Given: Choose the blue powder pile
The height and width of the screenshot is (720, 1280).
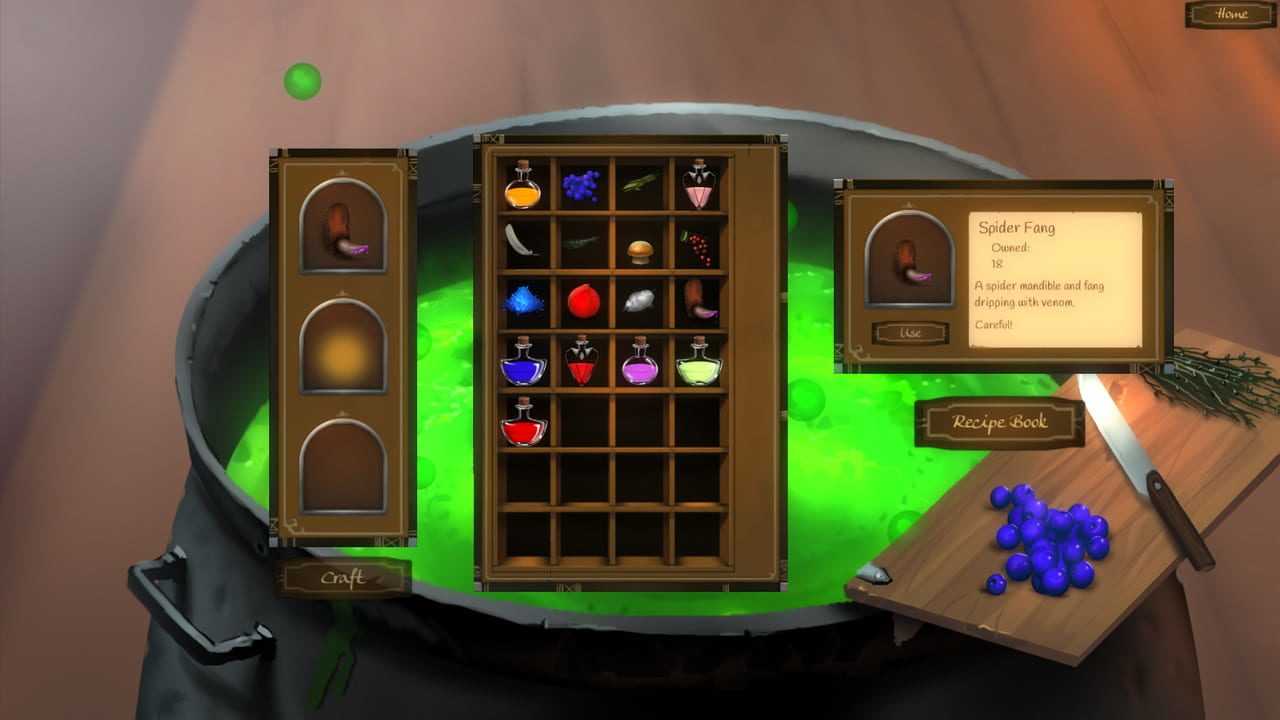Looking at the screenshot, I should (x=523, y=299).
